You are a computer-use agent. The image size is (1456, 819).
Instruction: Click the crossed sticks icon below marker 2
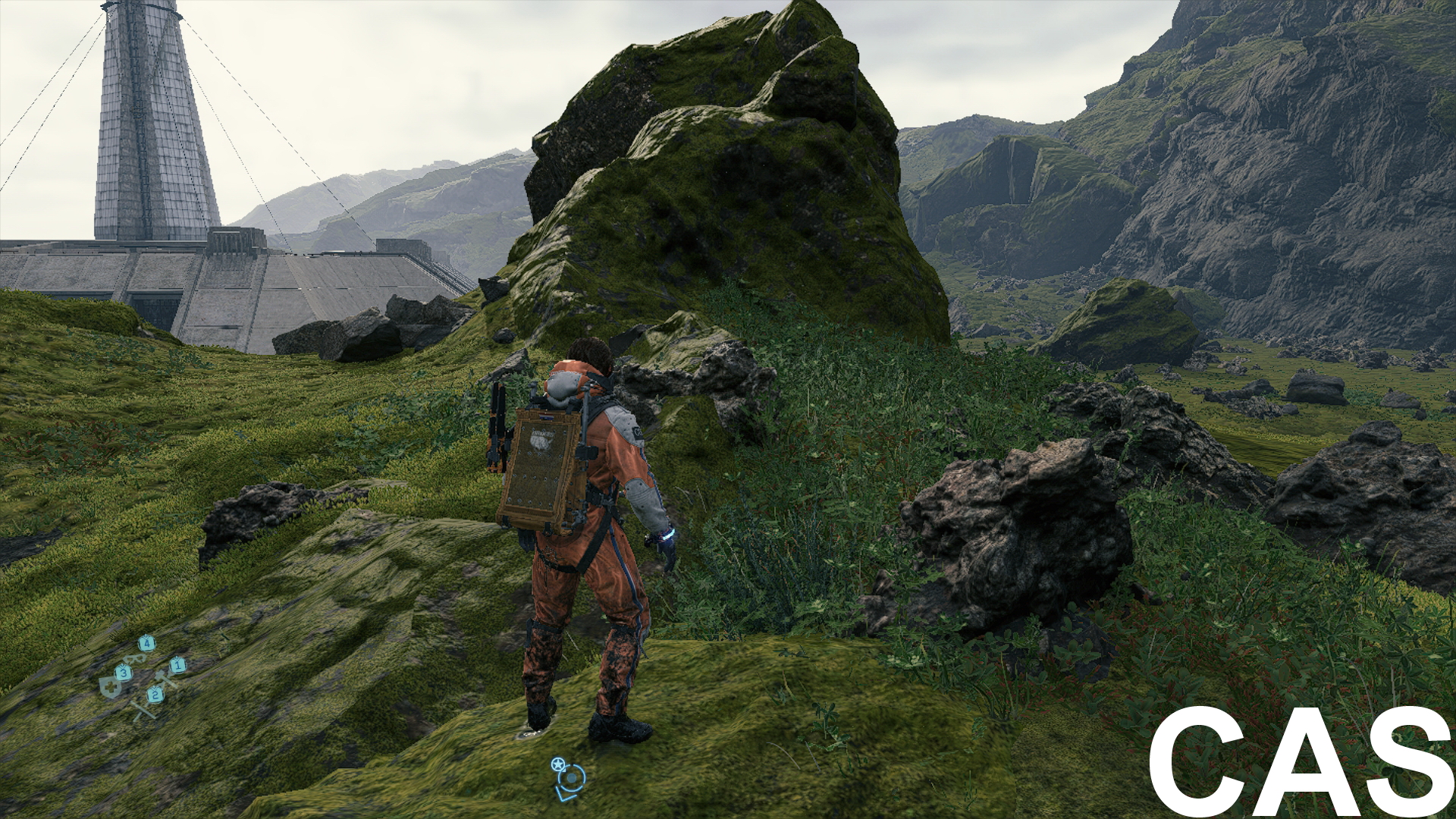pos(145,713)
